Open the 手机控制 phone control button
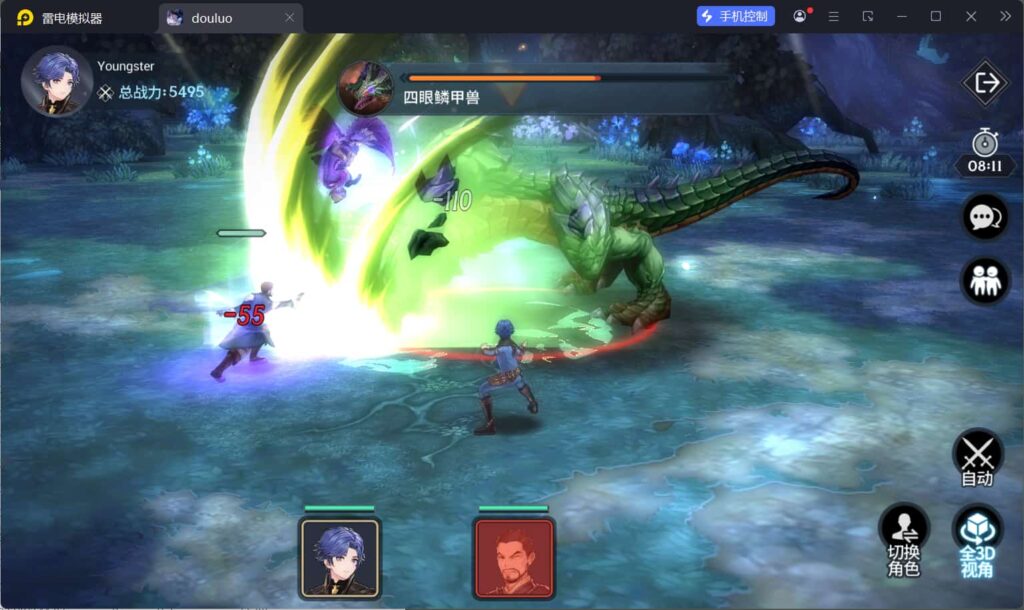This screenshot has height=610, width=1024. (x=736, y=16)
